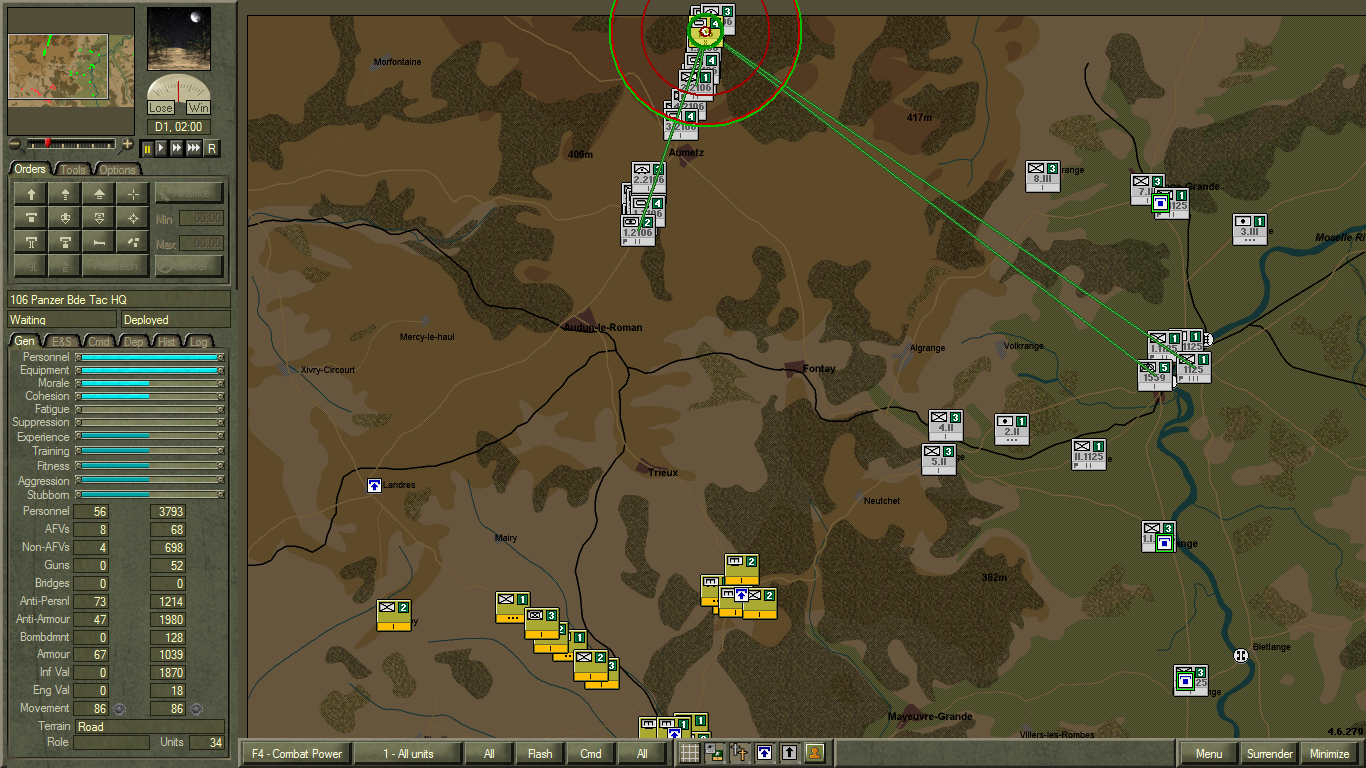
Task: Open the Options tab
Action: (117, 170)
